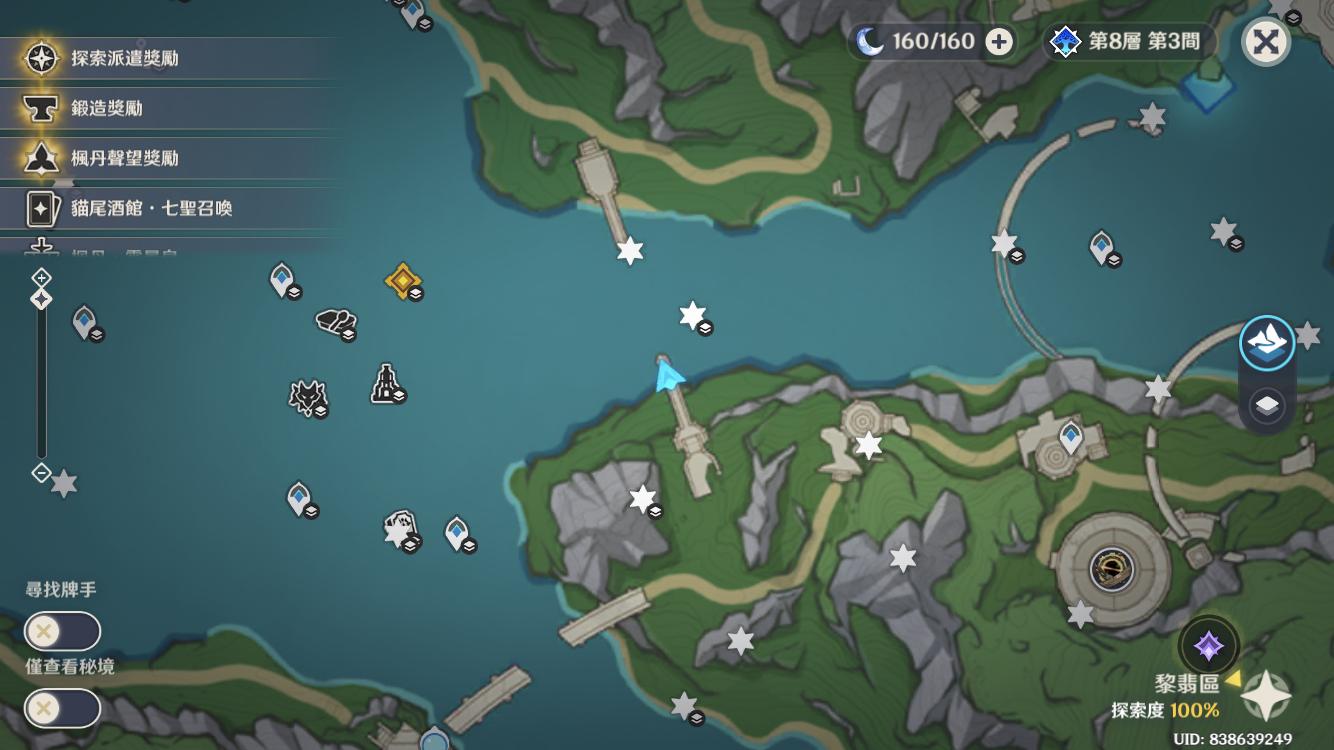Click the statue tower map marker
The image size is (1334, 750).
click(x=386, y=383)
